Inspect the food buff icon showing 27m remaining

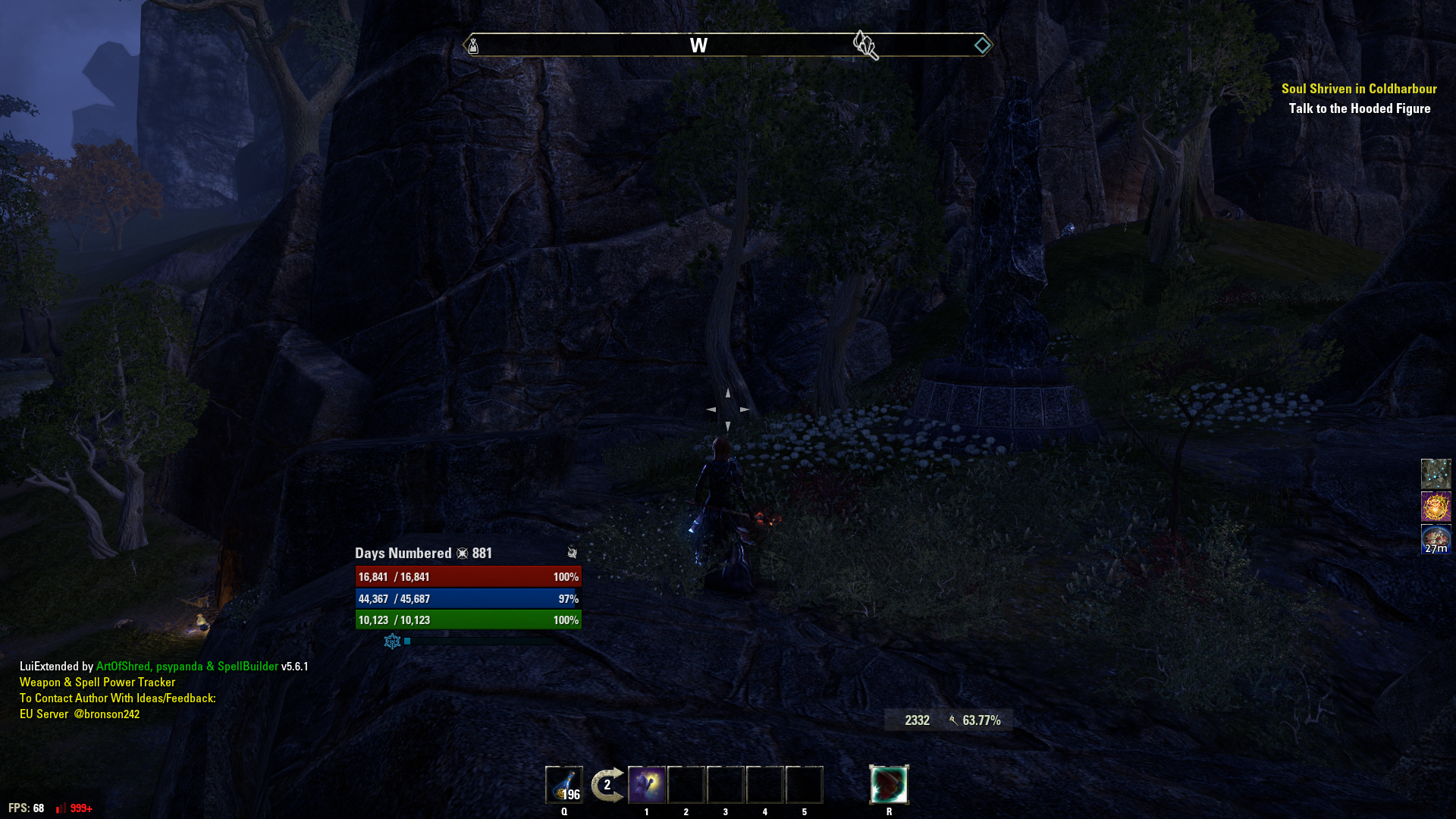pyautogui.click(x=1437, y=538)
